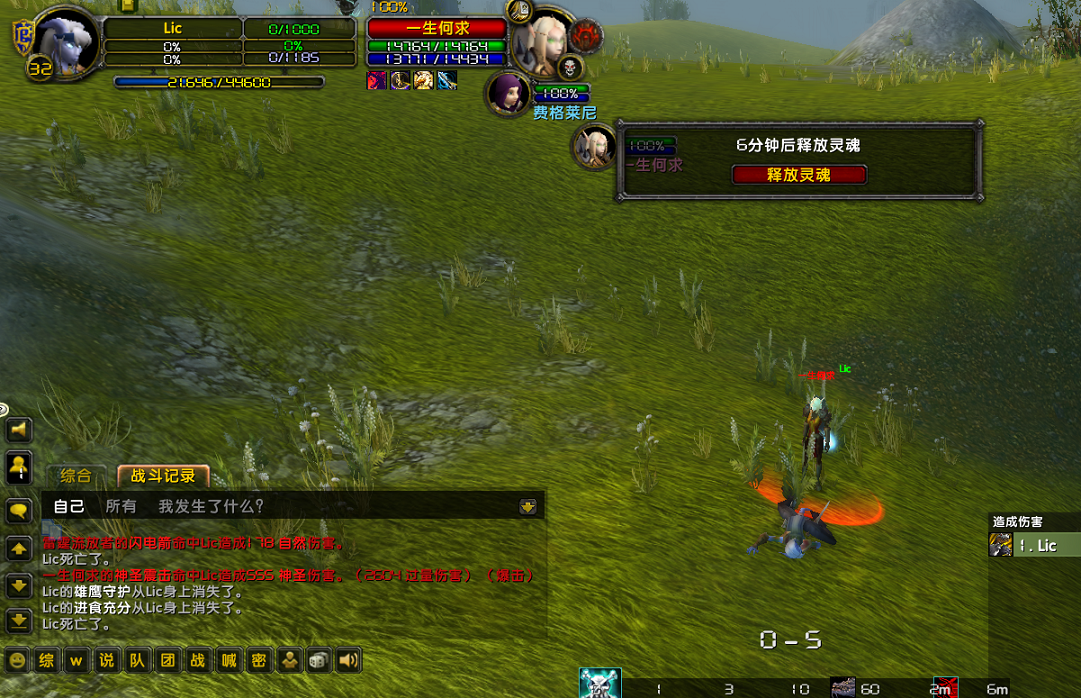
Task: Select the Lic row in damage meter
Action: [1035, 545]
